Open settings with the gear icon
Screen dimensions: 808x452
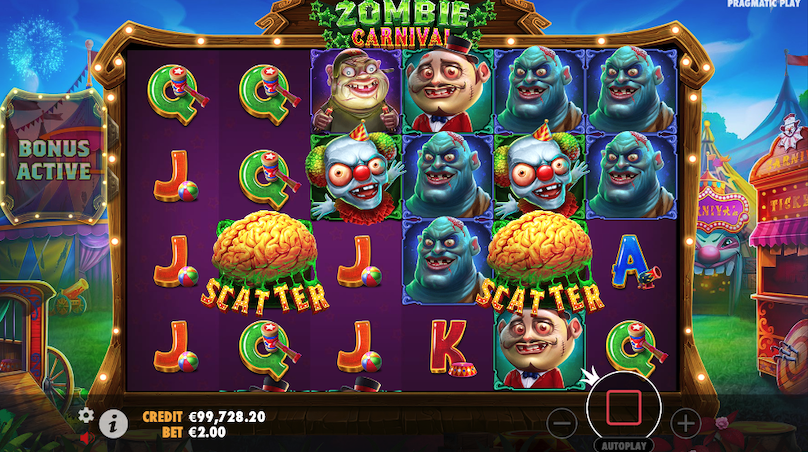86,415
